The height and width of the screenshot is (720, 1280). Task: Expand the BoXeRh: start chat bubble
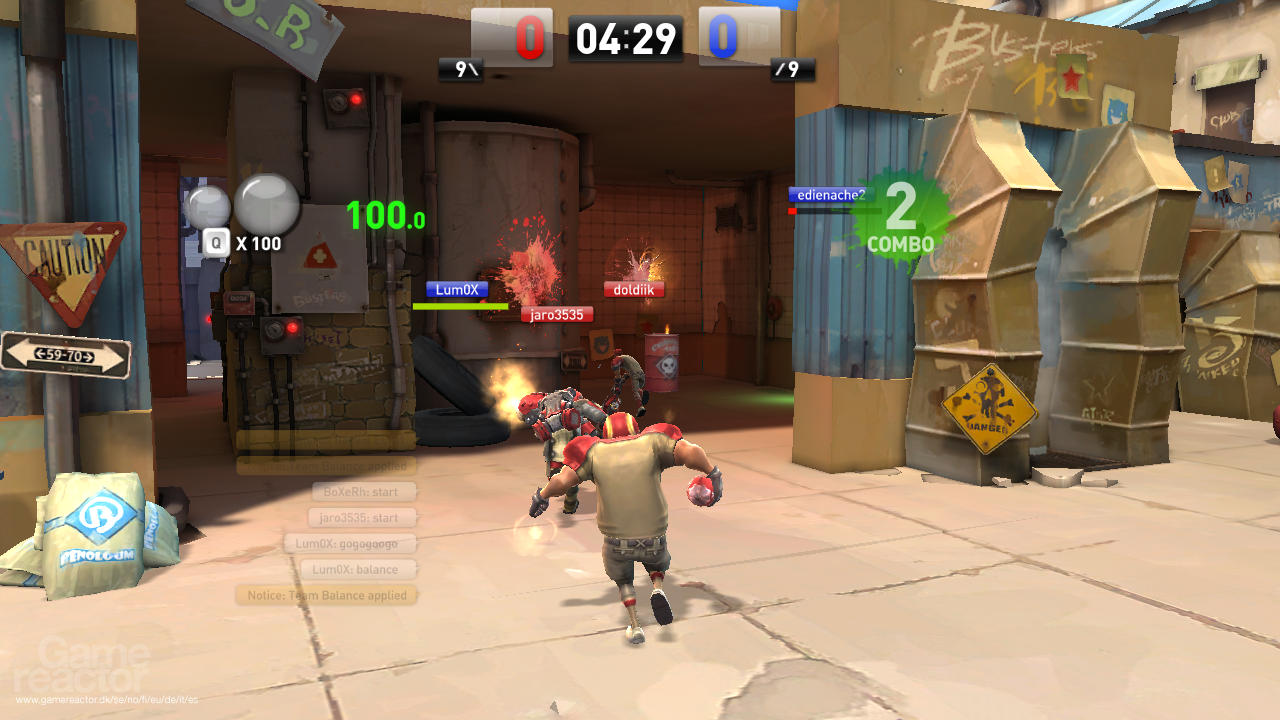tap(361, 491)
